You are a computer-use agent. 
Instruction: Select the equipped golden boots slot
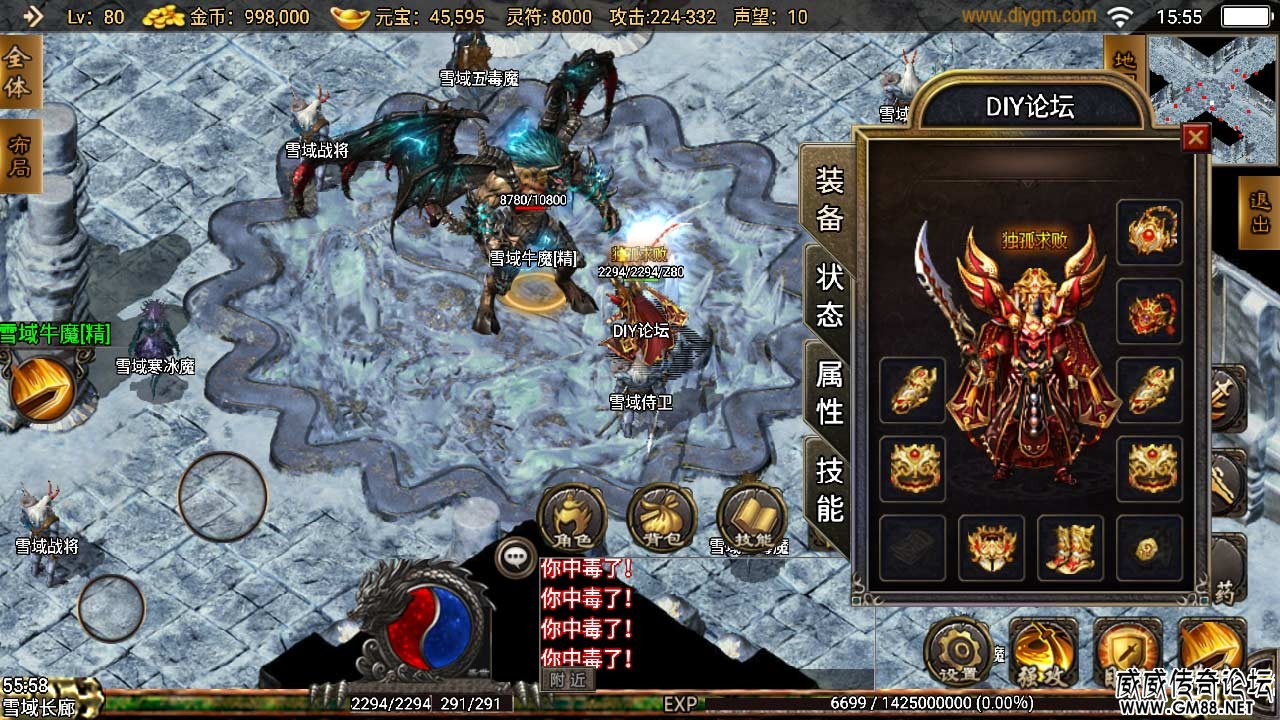(x=1070, y=548)
